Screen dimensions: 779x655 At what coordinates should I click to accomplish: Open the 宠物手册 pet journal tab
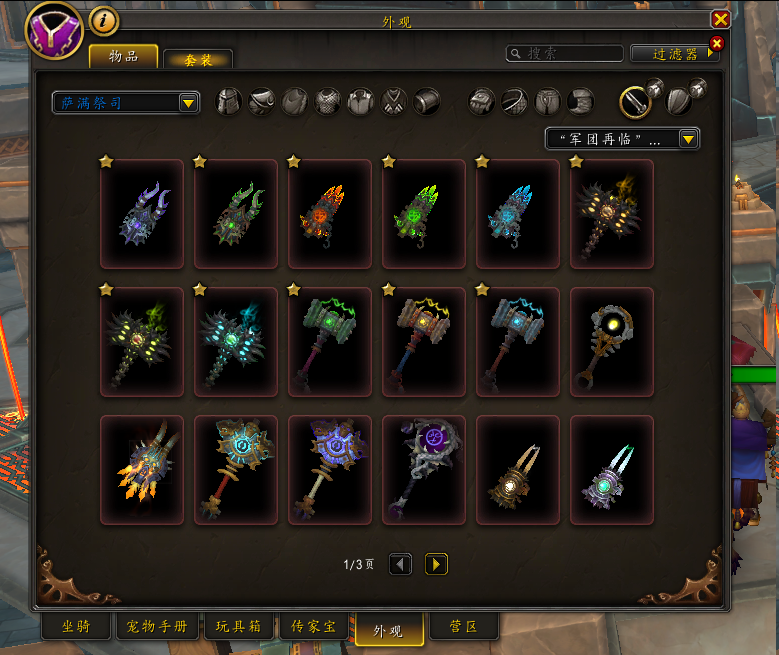(x=157, y=627)
